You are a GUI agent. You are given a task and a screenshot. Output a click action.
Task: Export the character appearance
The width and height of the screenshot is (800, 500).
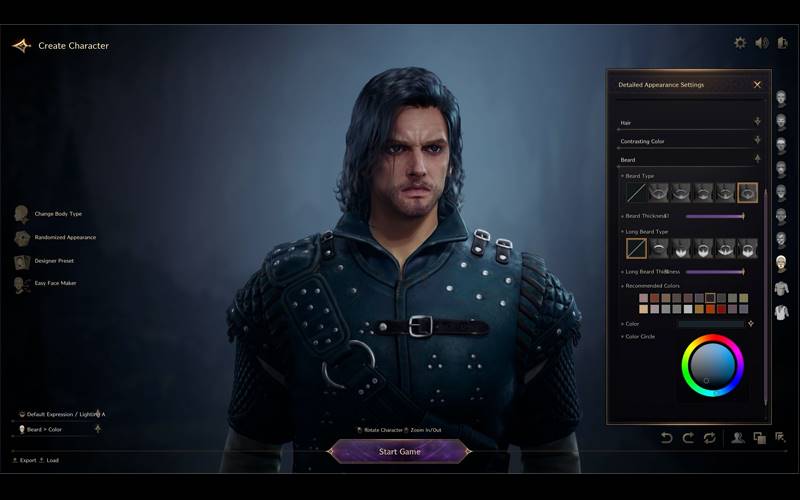(x=27, y=461)
